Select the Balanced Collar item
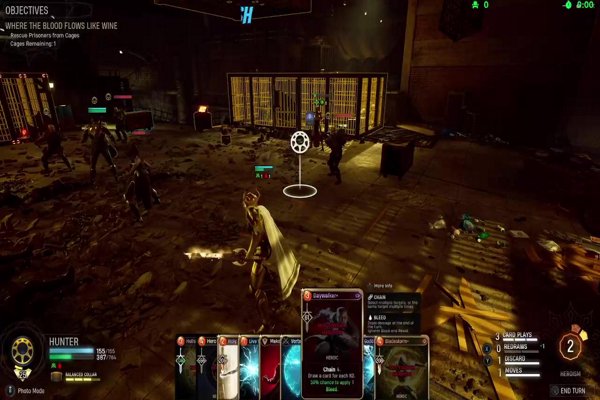 coord(78,374)
